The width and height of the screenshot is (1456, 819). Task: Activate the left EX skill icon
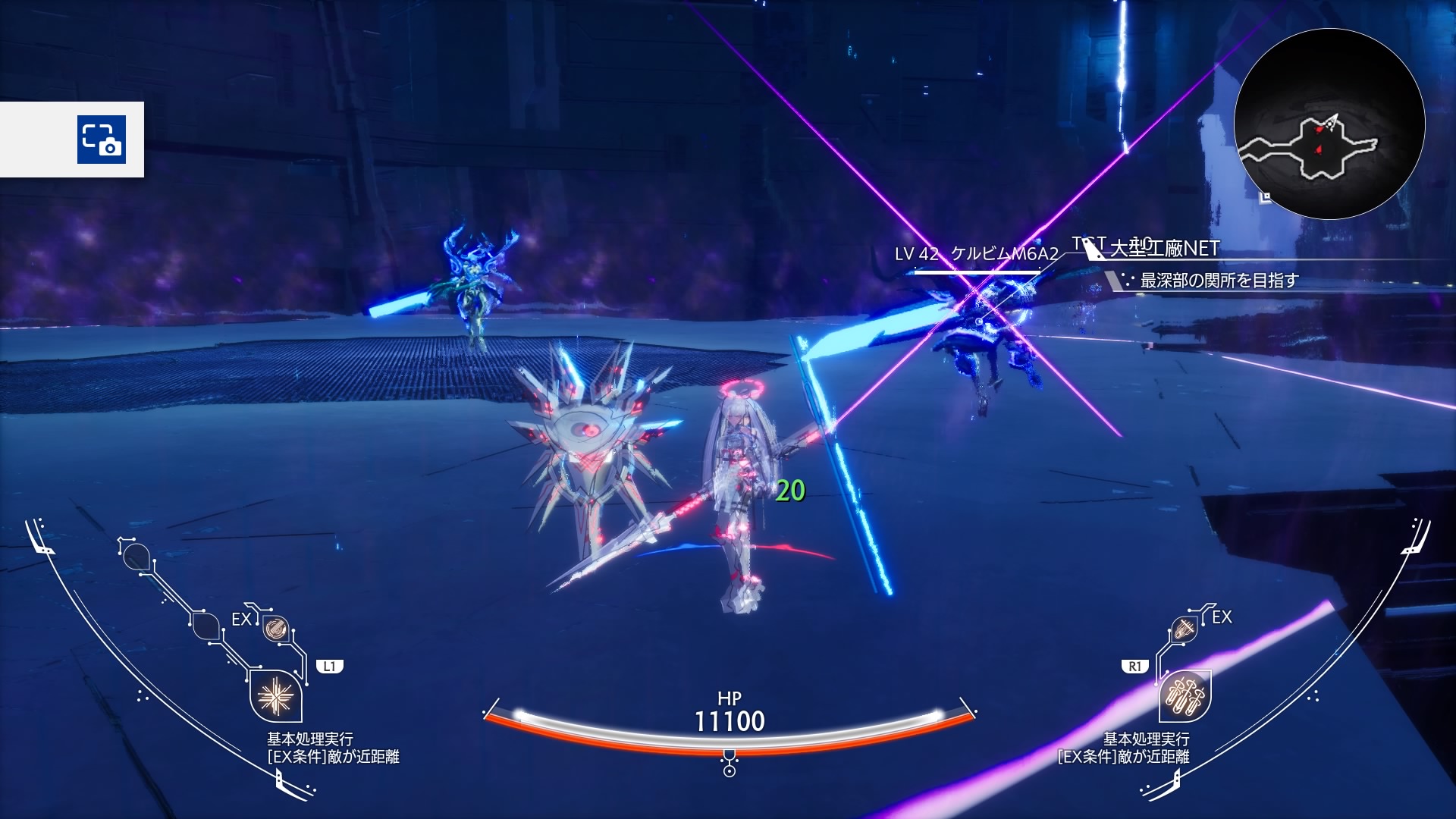click(x=275, y=628)
